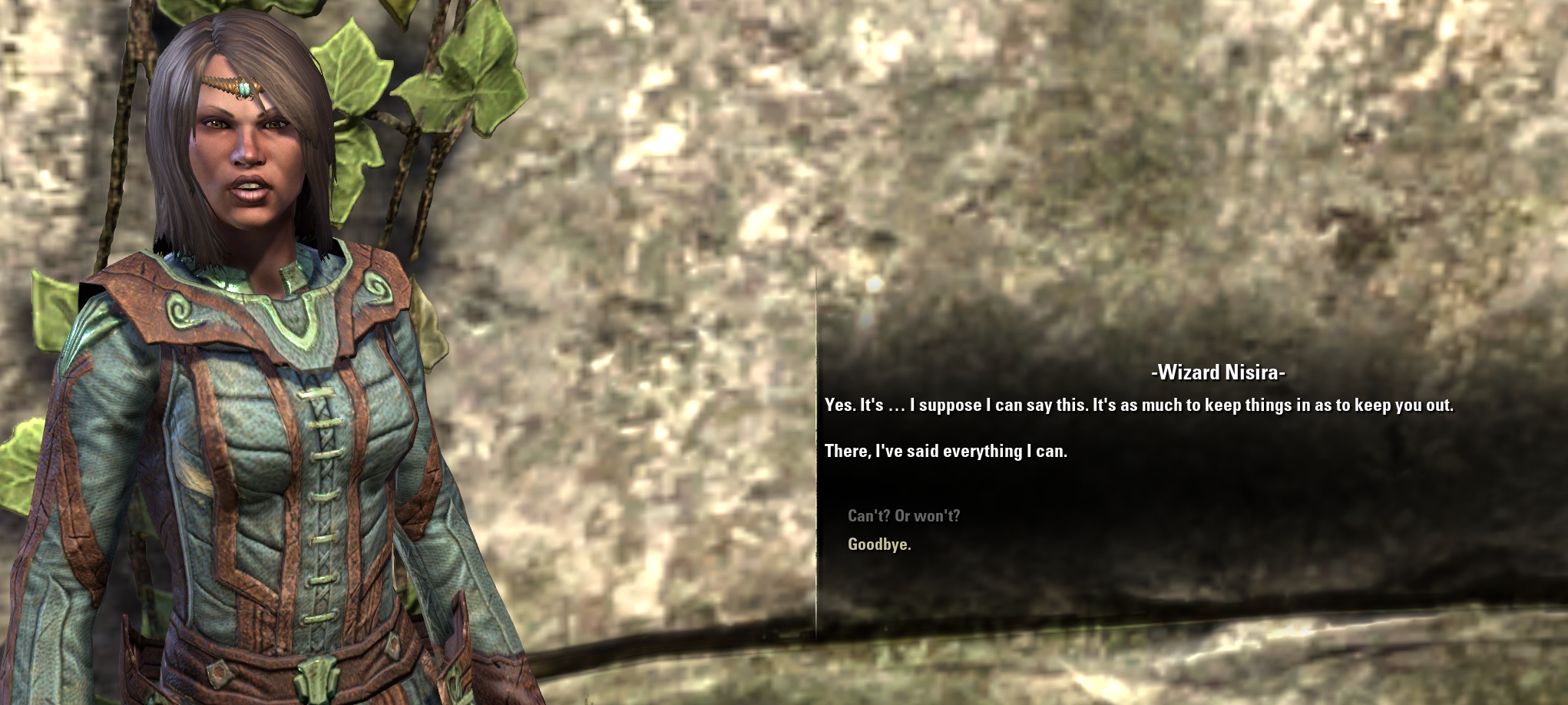Choose "Goodbye." to end the conversation
This screenshot has width=1568, height=705.
pos(879,544)
